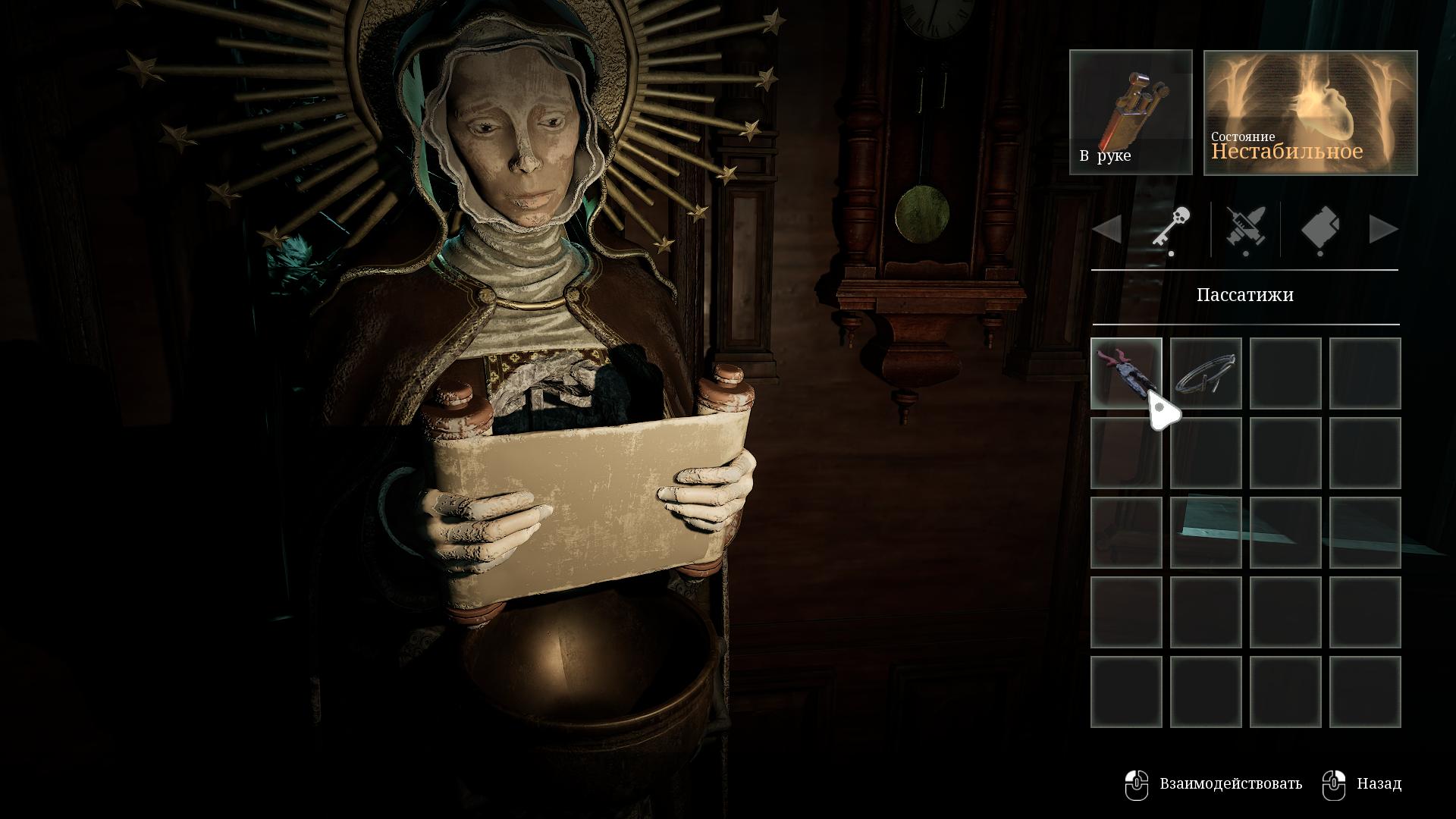Open the "Состояние" health status panel
This screenshot has height=819, width=1456.
click(1310, 113)
